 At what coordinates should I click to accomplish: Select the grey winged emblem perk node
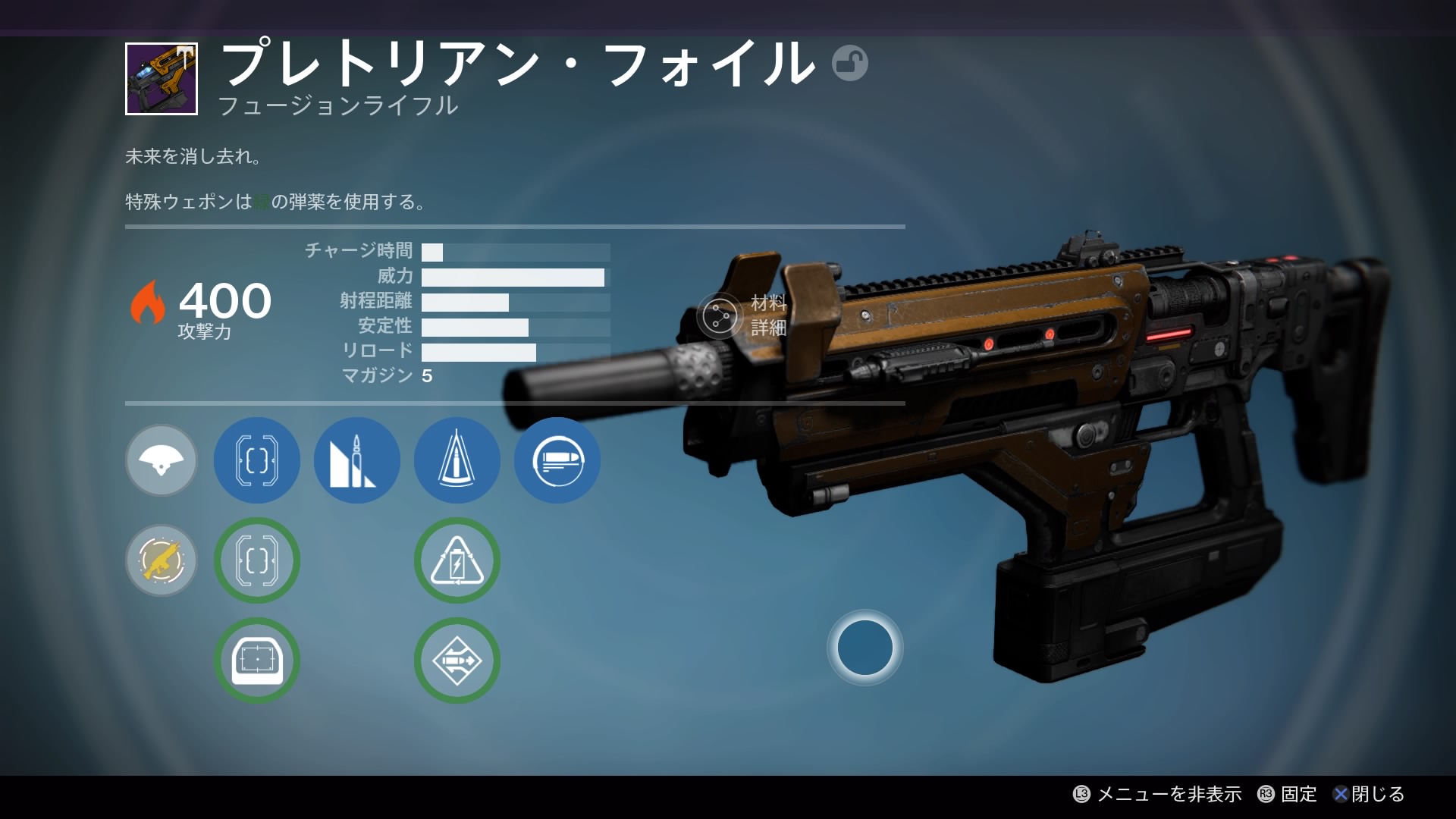pos(162,460)
